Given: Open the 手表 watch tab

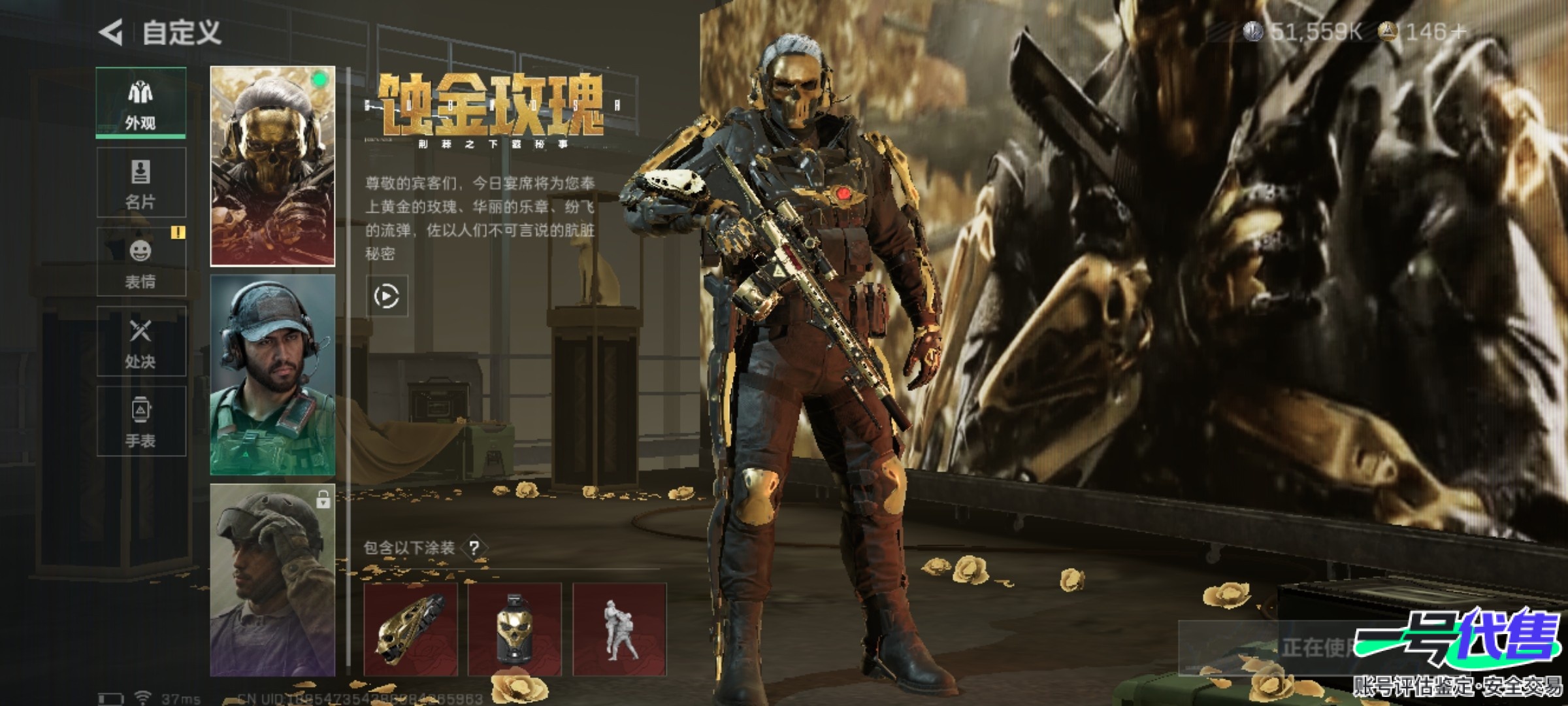Looking at the screenshot, I should click(x=140, y=422).
